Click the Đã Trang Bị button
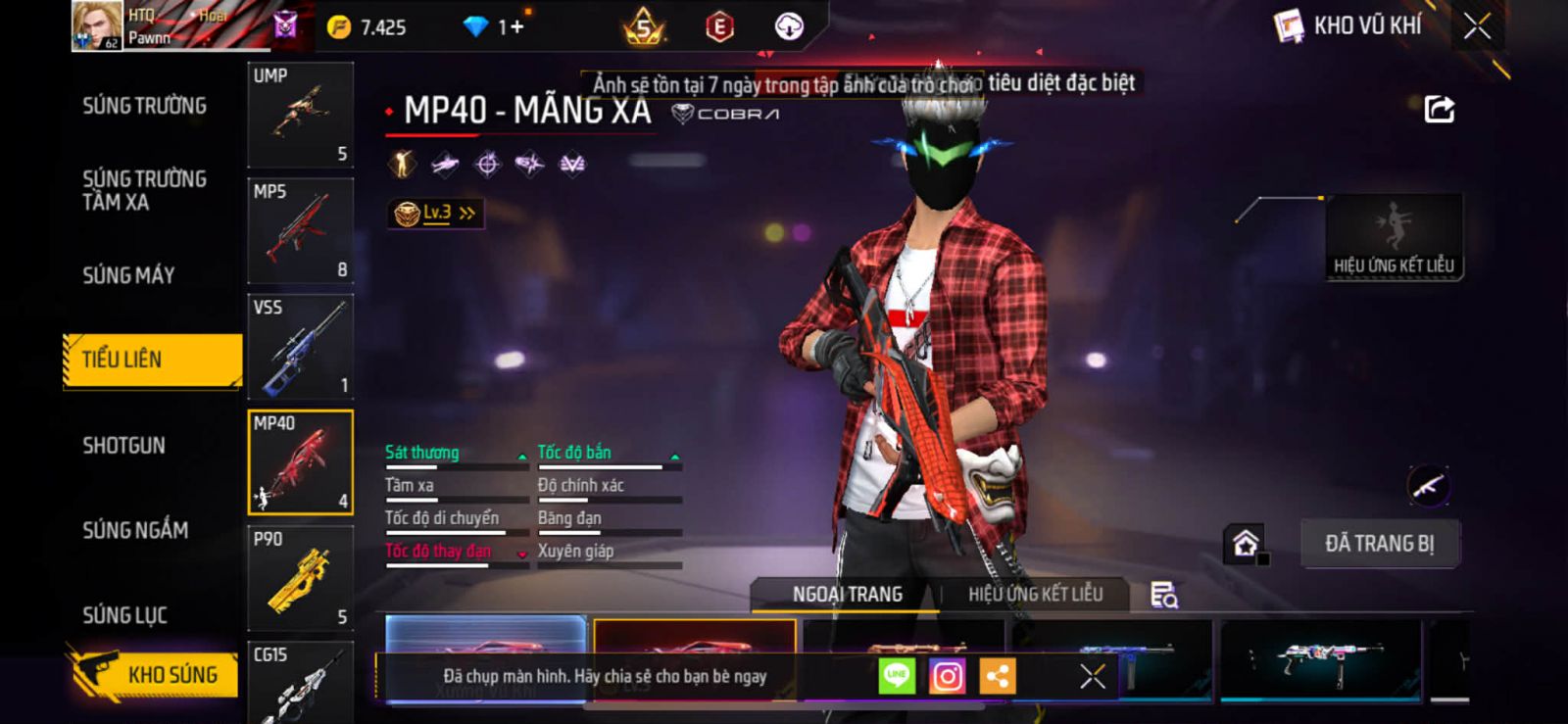The height and width of the screenshot is (724, 1568). click(1379, 544)
